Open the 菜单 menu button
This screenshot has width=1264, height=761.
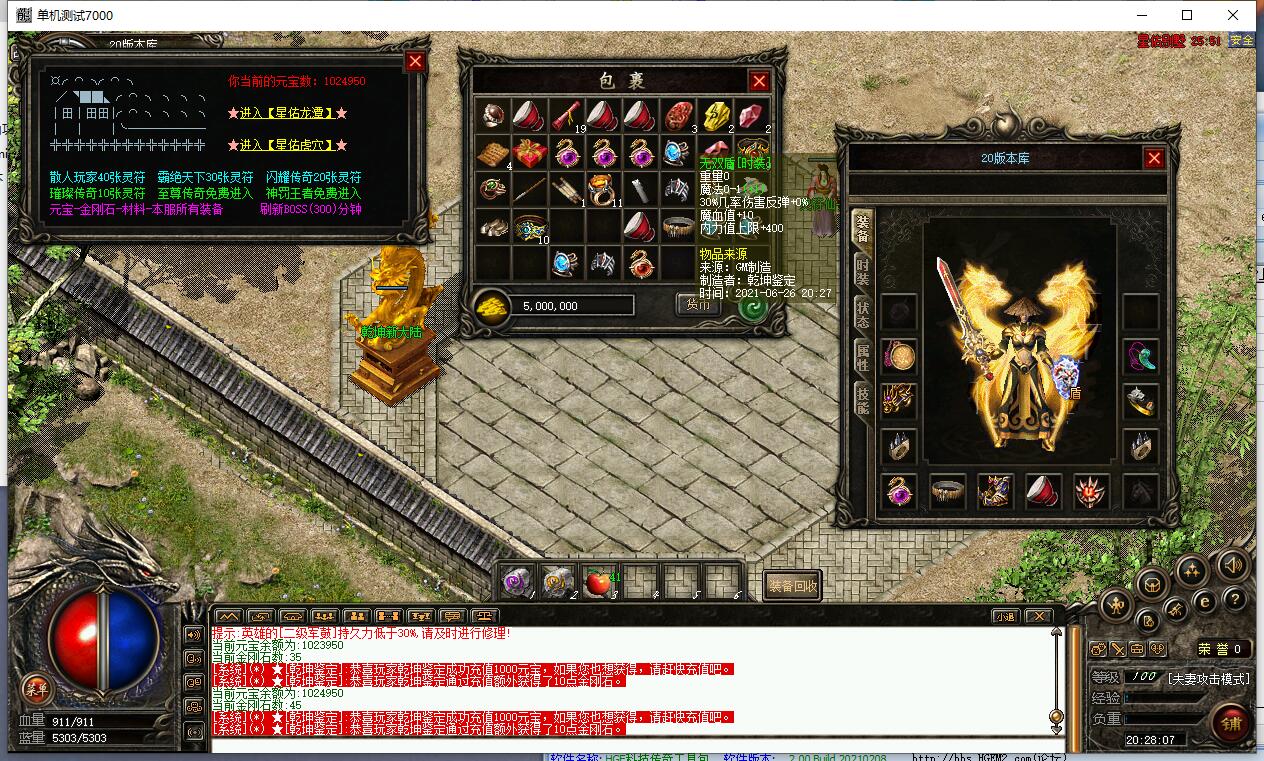36,688
